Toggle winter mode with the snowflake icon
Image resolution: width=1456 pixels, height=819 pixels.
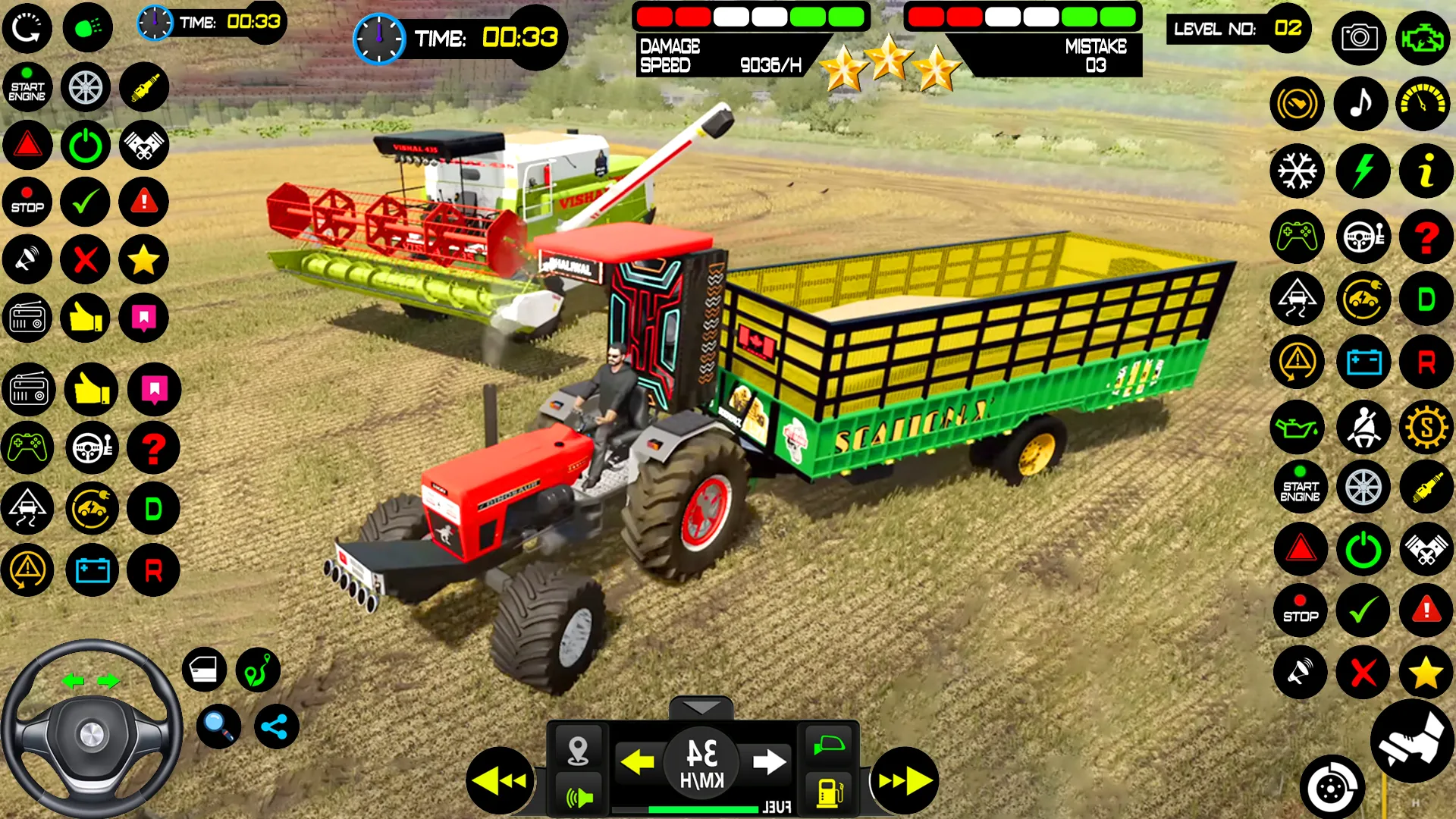coord(1297,171)
